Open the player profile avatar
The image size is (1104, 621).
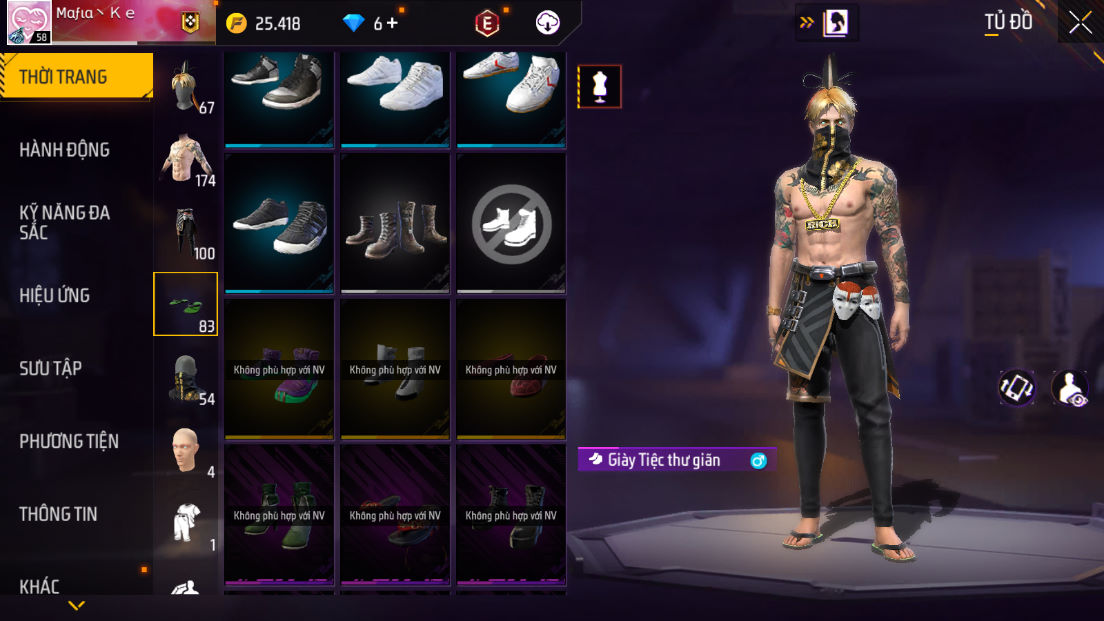pyautogui.click(x=30, y=22)
